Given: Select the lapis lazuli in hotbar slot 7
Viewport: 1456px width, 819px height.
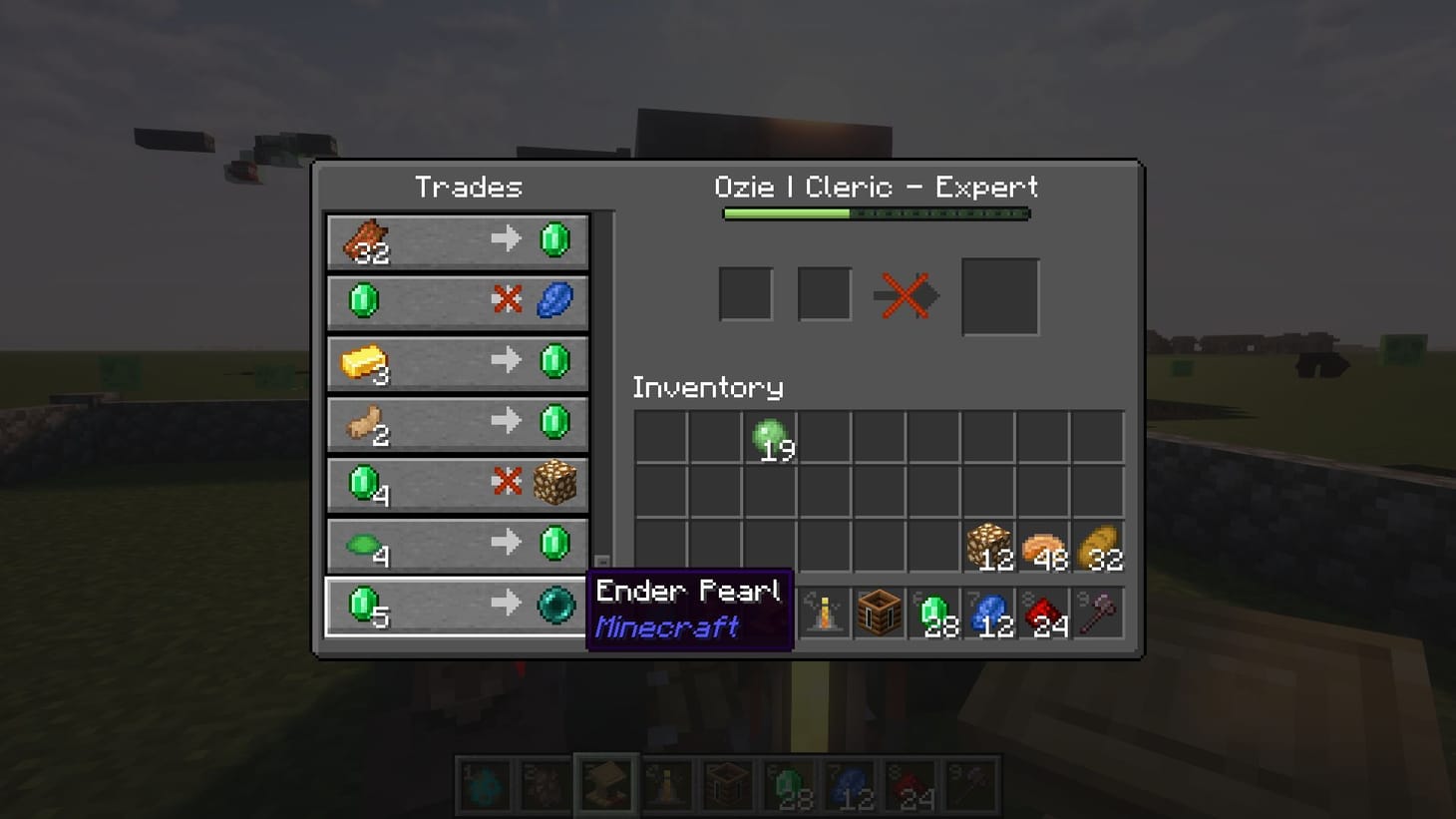Looking at the screenshot, I should click(x=989, y=612).
